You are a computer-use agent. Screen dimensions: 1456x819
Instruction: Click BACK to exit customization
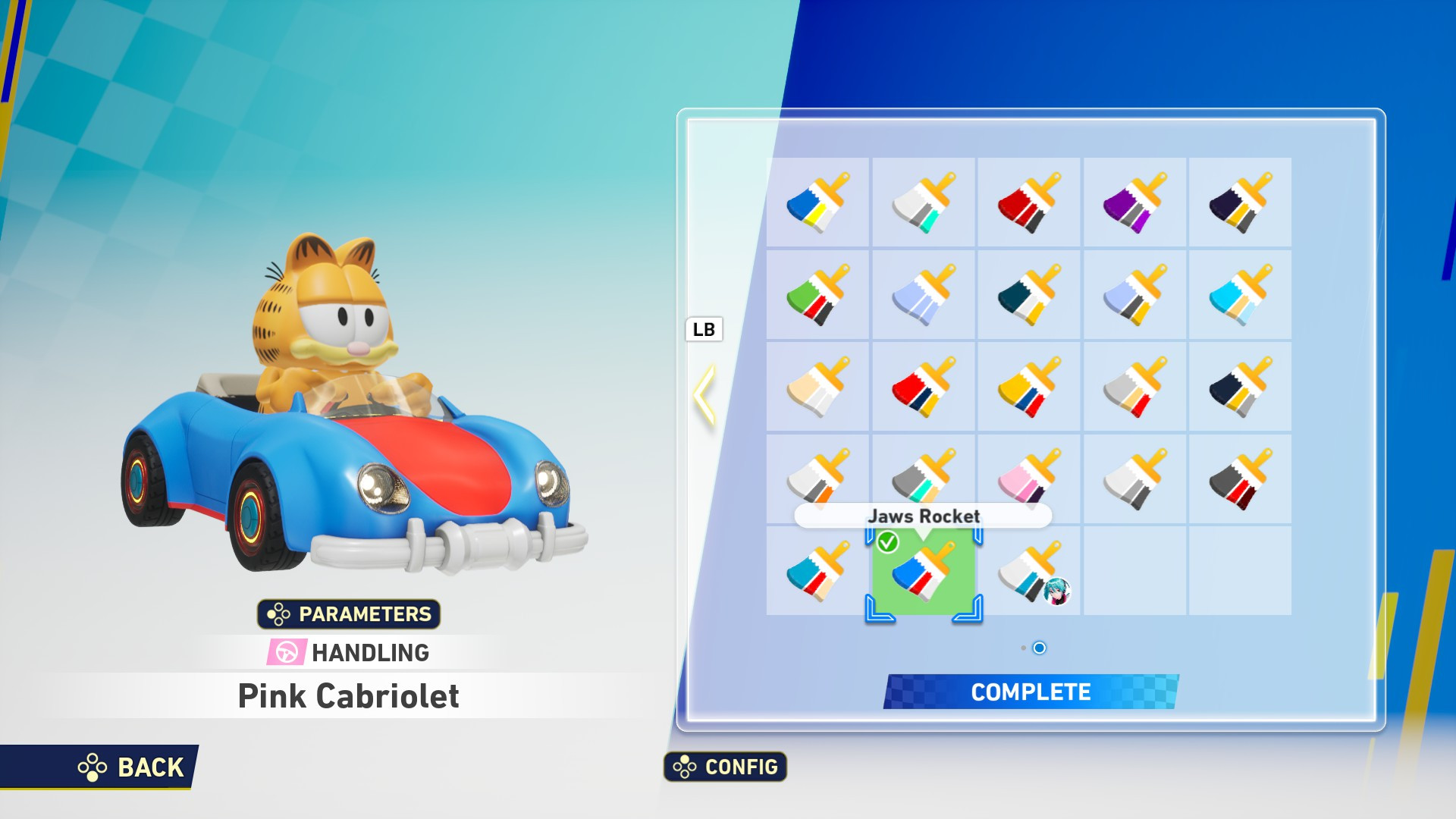pyautogui.click(x=133, y=767)
